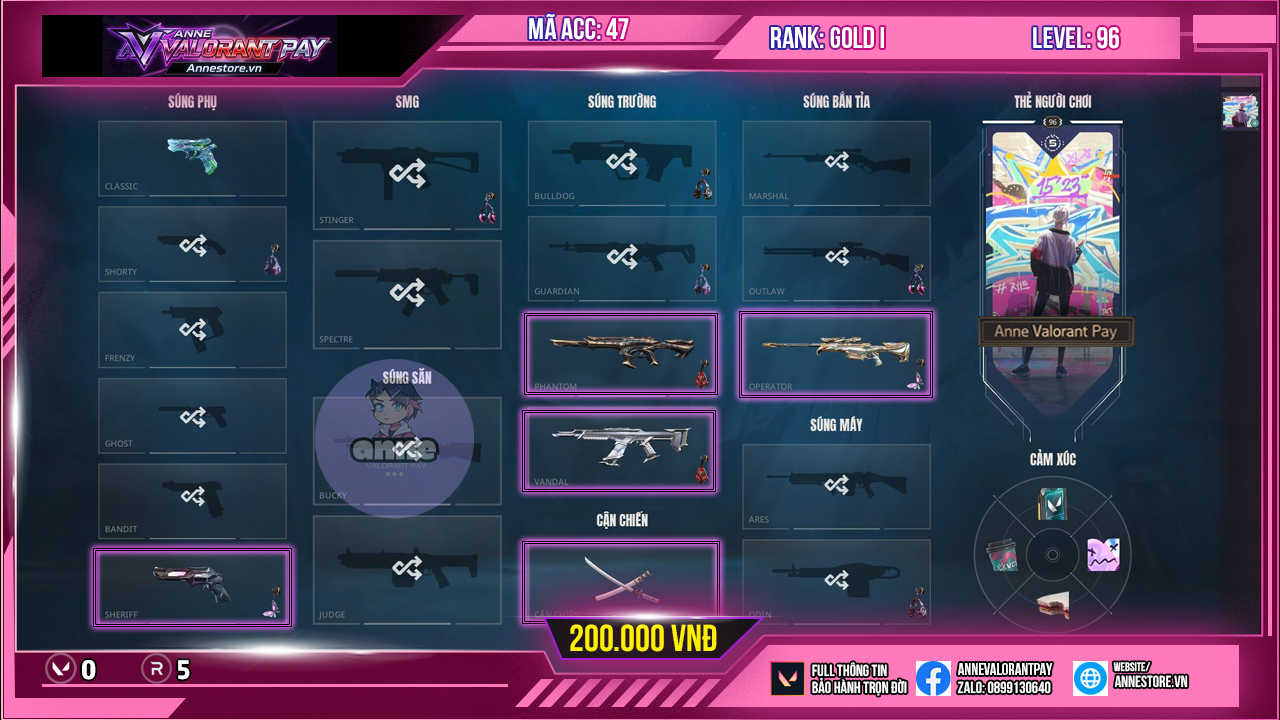
Task: Open the Guardian rifle slot
Action: (x=622, y=258)
